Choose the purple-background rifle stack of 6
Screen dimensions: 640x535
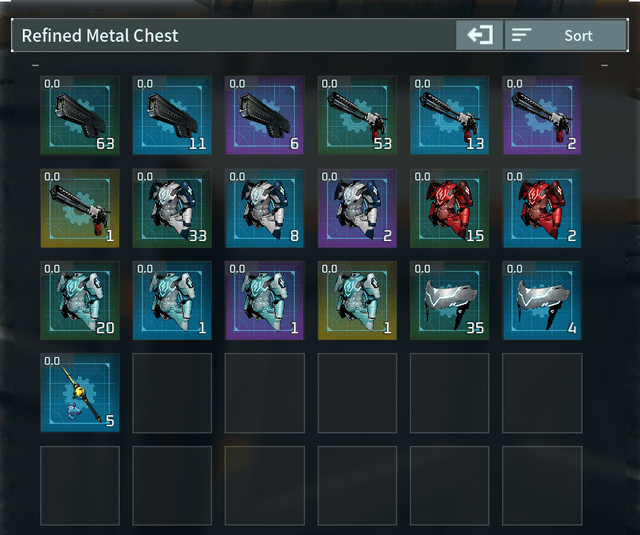pyautogui.click(x=265, y=115)
